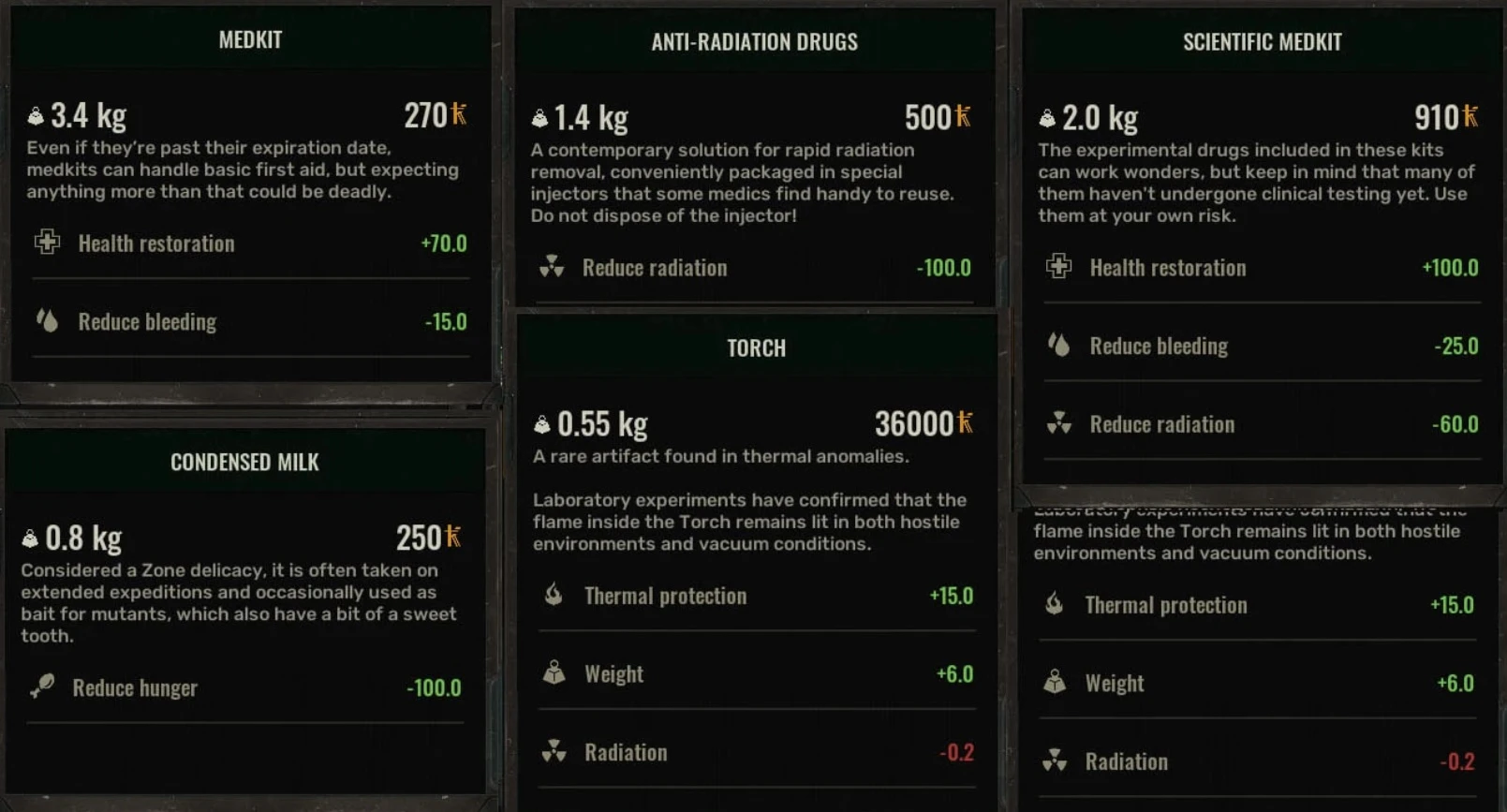Select the MEDKIT header

pos(249,39)
